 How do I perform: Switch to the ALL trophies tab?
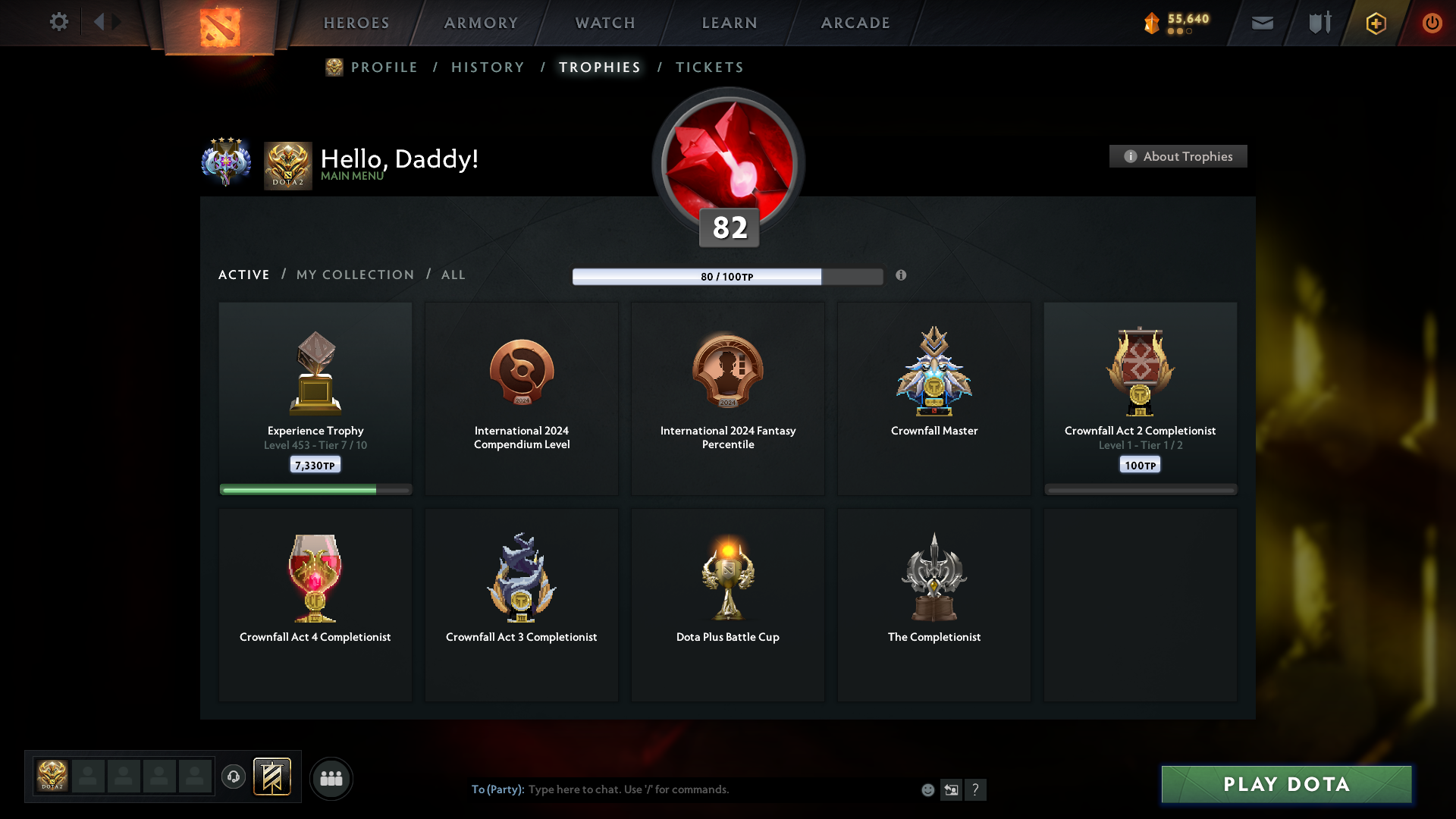tap(453, 275)
